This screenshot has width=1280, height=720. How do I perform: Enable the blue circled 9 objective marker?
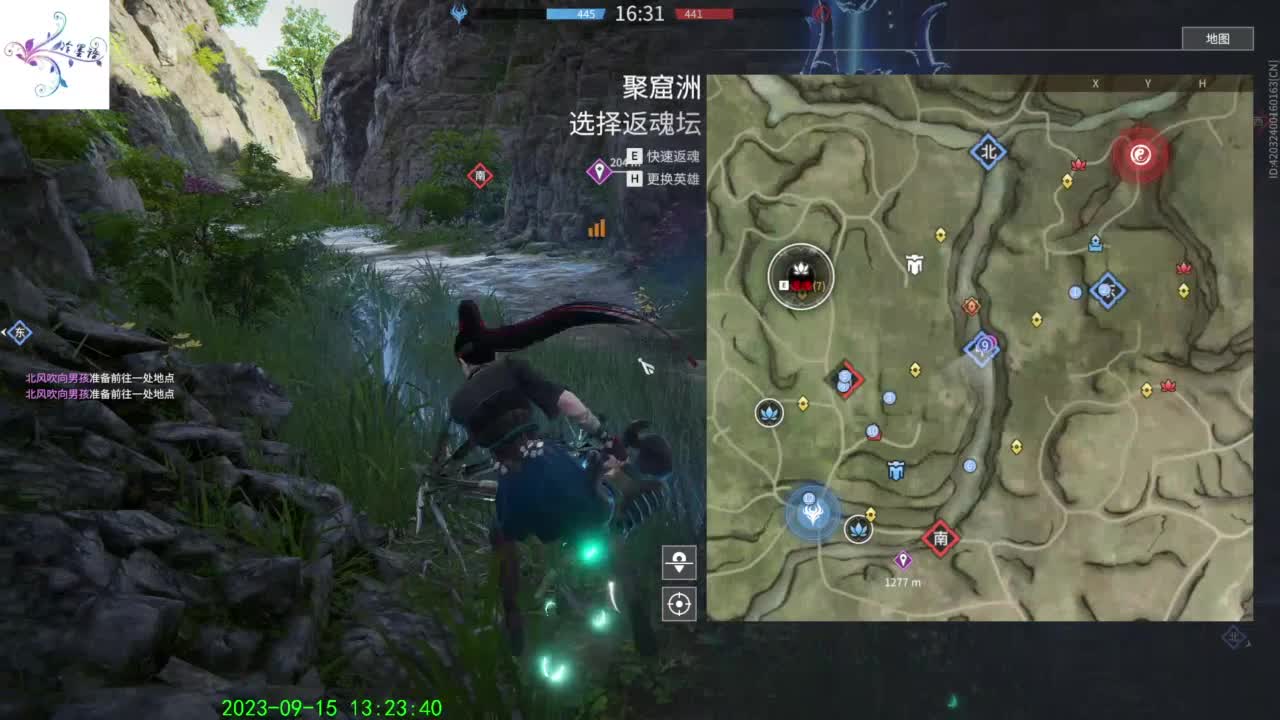[985, 345]
